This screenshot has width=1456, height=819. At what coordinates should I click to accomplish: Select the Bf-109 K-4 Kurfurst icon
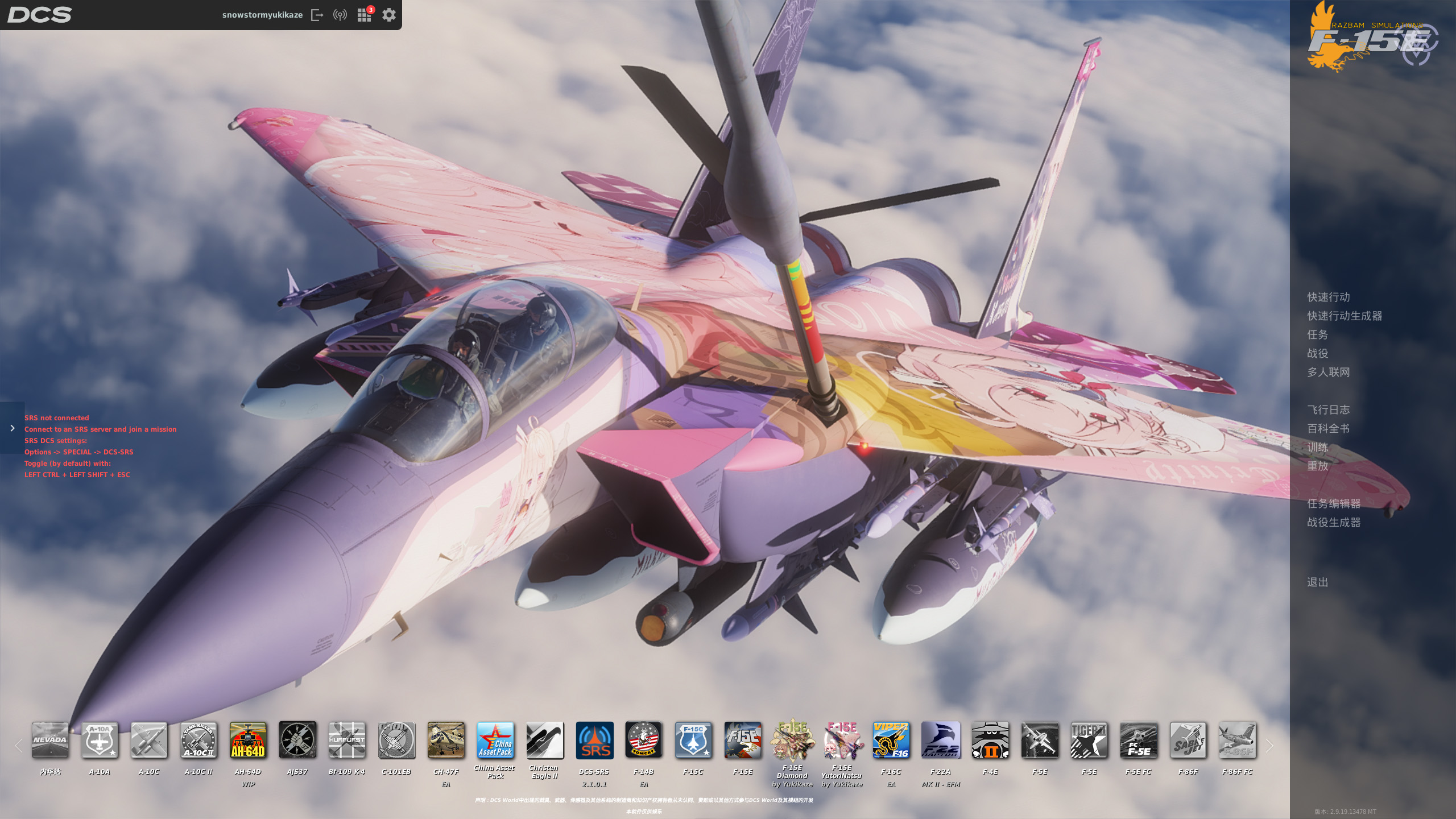pyautogui.click(x=347, y=741)
